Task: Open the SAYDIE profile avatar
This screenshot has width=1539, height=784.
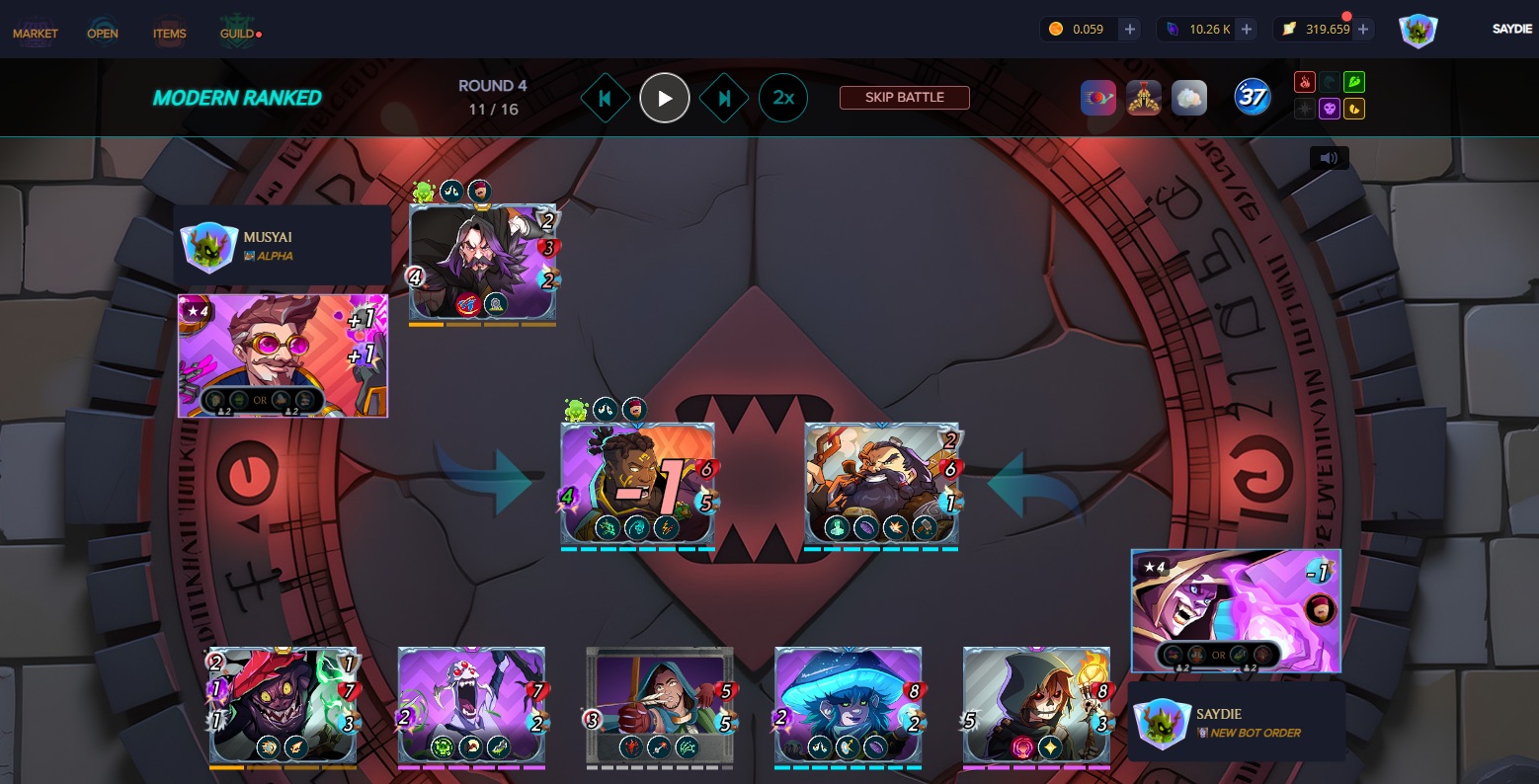Action: point(1417,31)
